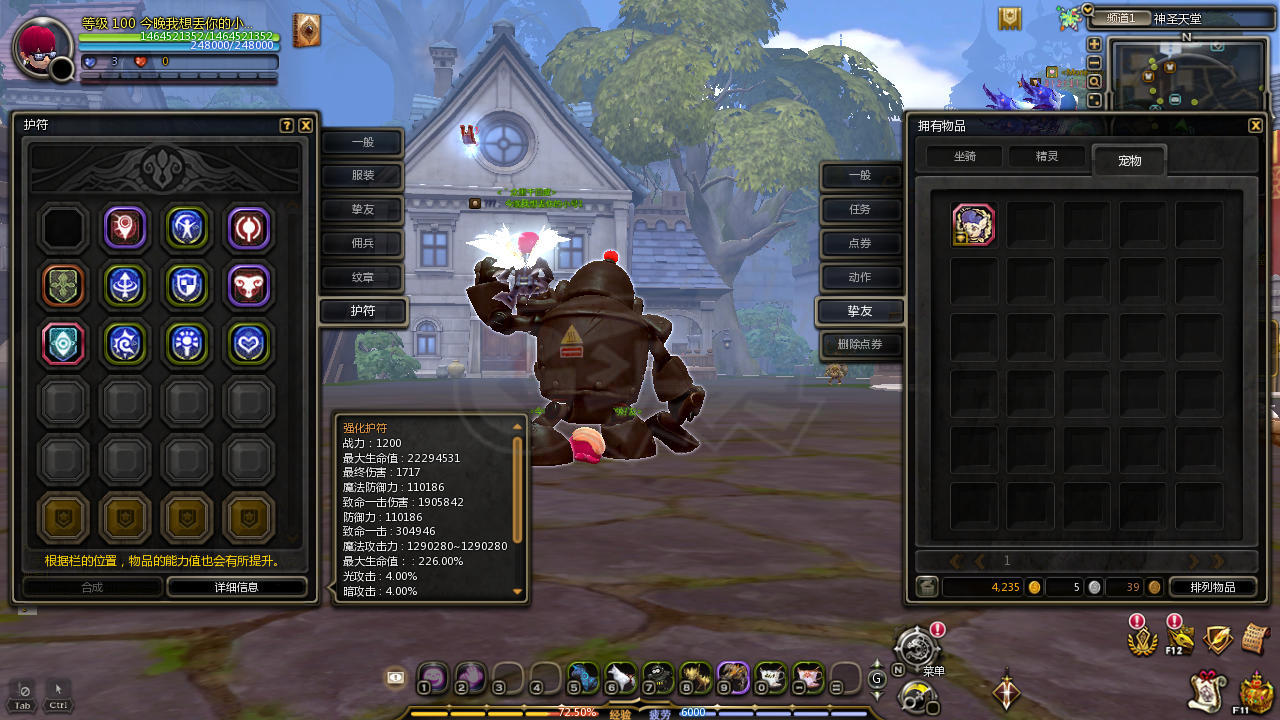Select the heart-shaped talisman slot

pyautogui.click(x=249, y=343)
